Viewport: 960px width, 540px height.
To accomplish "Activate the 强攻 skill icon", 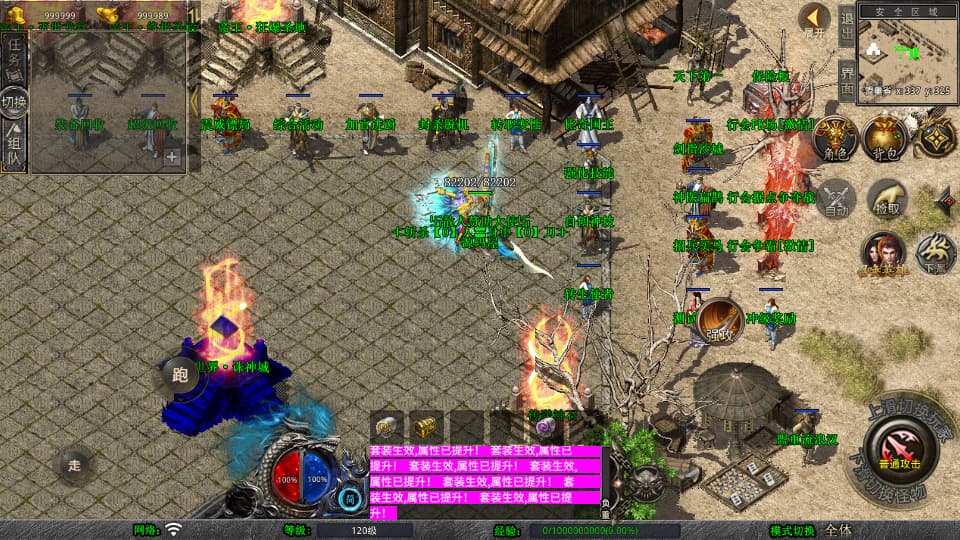I will pyautogui.click(x=720, y=319).
